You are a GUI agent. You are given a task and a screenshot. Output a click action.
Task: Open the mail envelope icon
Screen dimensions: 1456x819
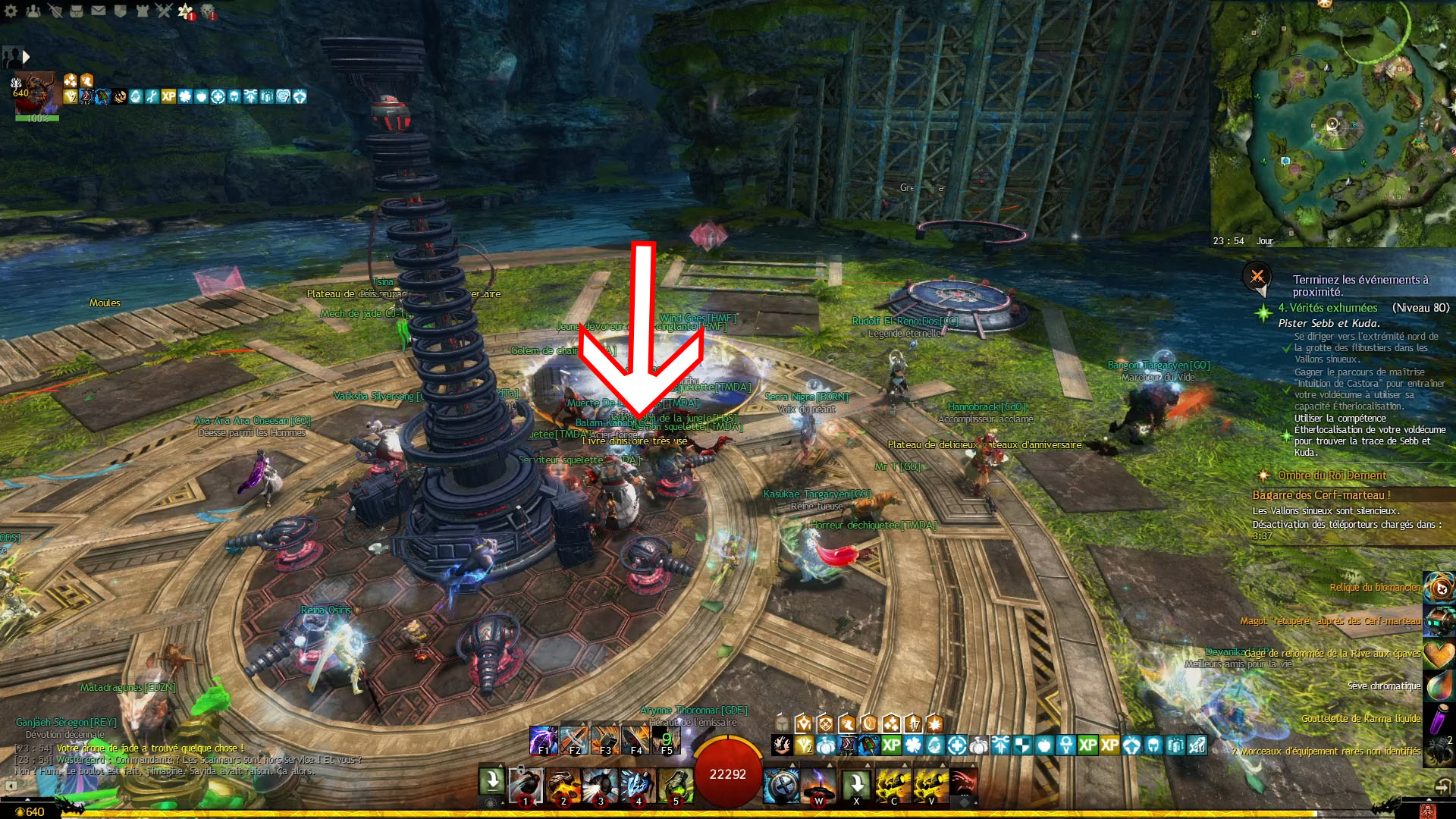point(99,11)
